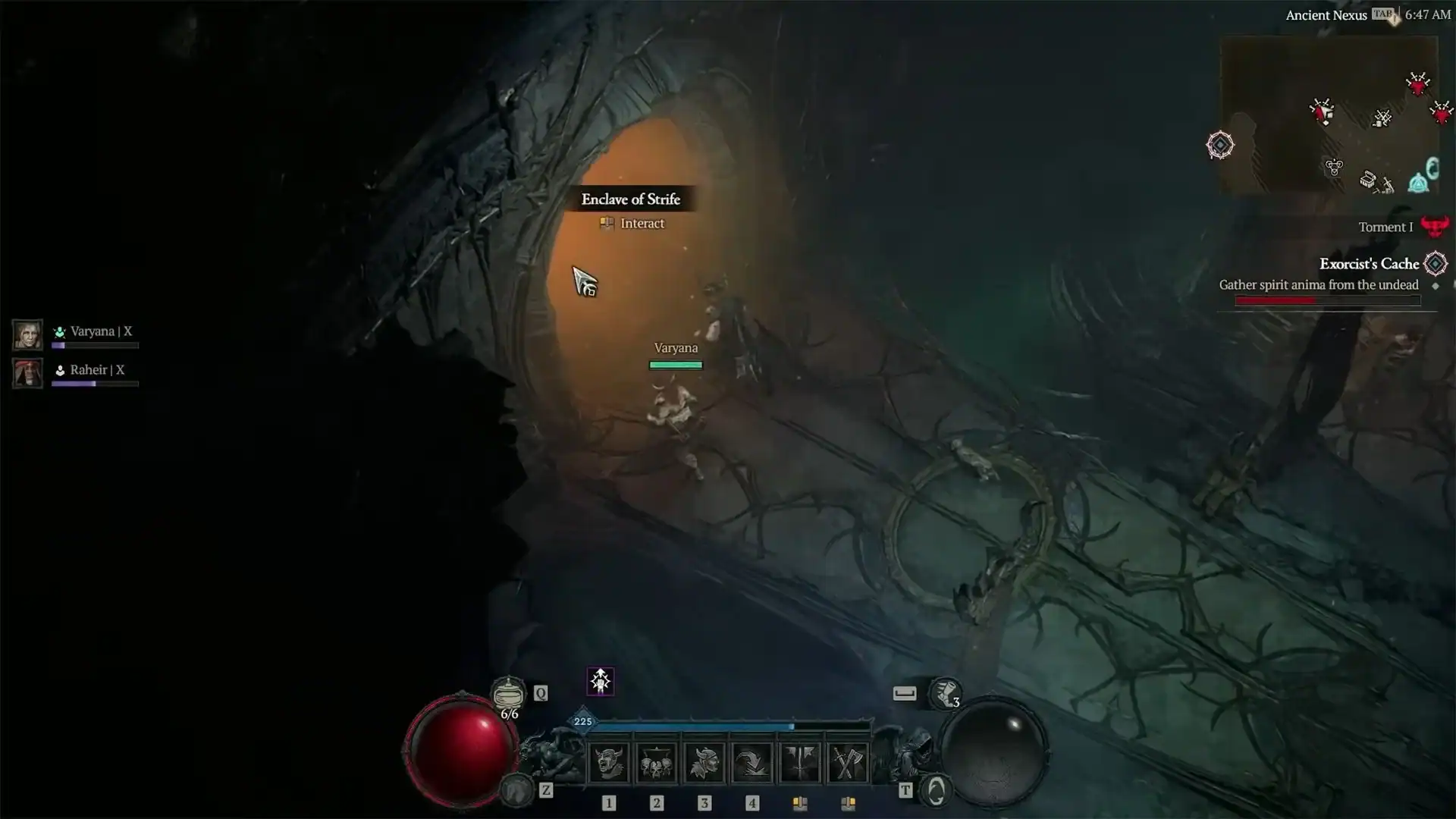
Task: Activate the curved arrow leap skill
Action: click(x=752, y=763)
